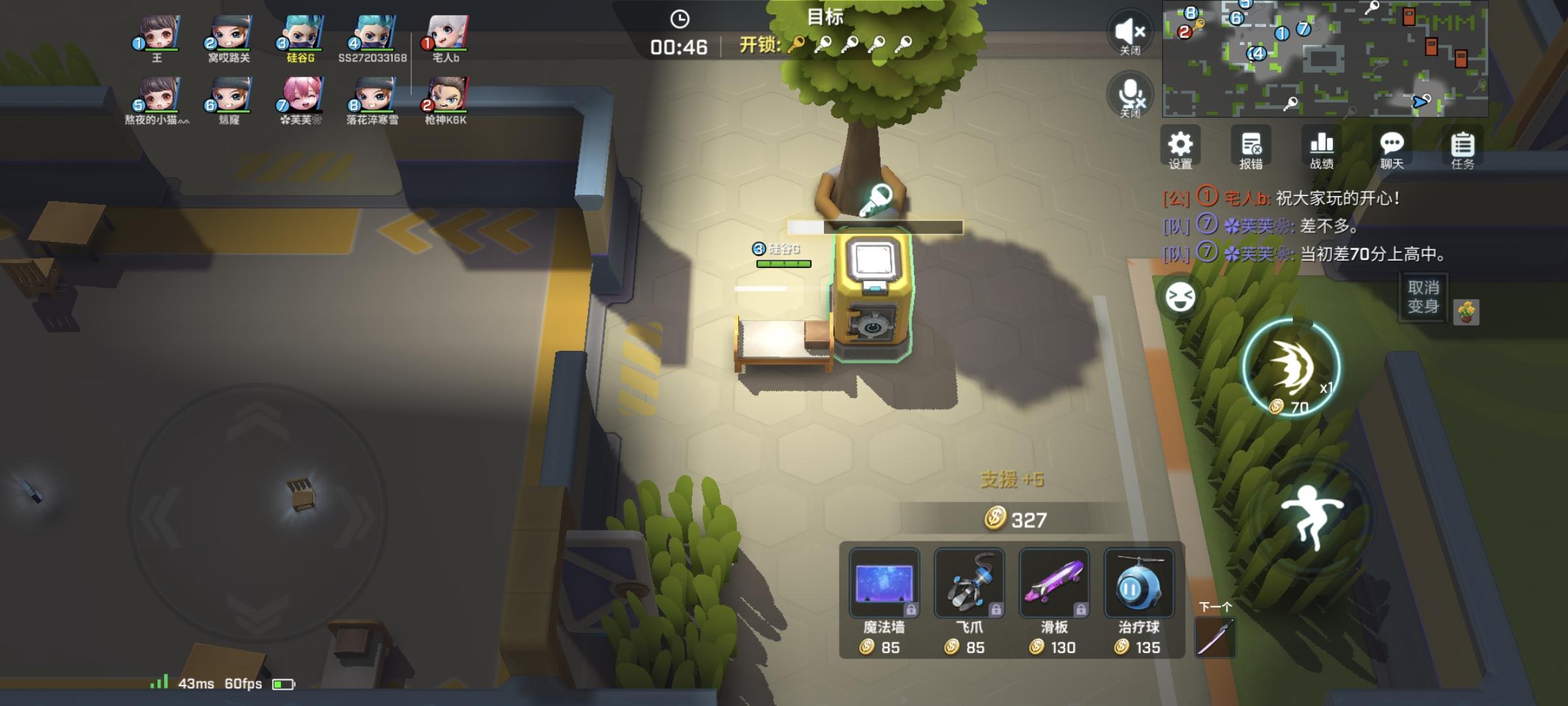Click the health bar under 硅谷G's name
Viewport: 1568px width, 706px height.
tap(783, 263)
